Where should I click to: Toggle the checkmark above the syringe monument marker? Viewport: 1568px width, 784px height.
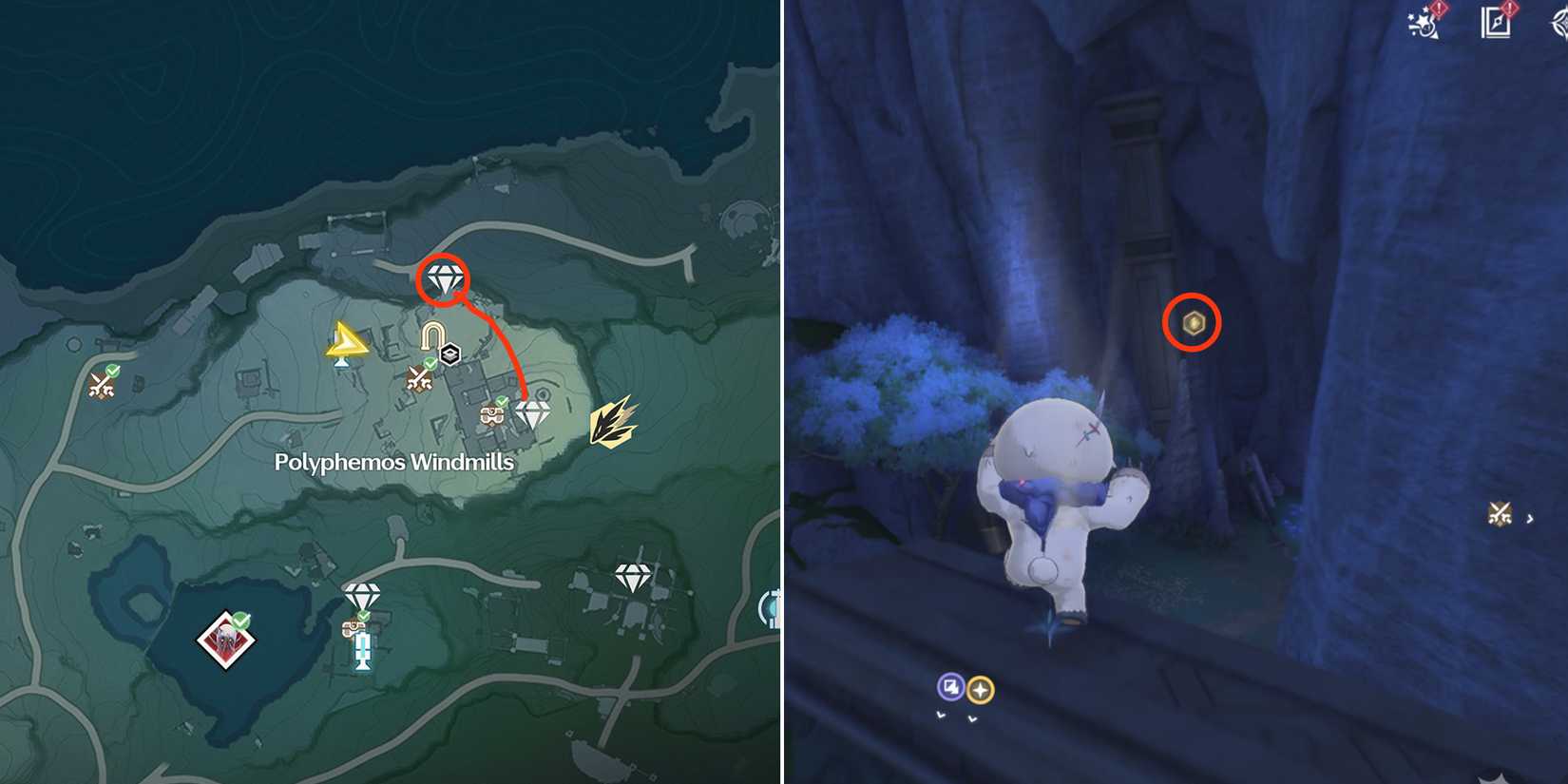tap(363, 615)
